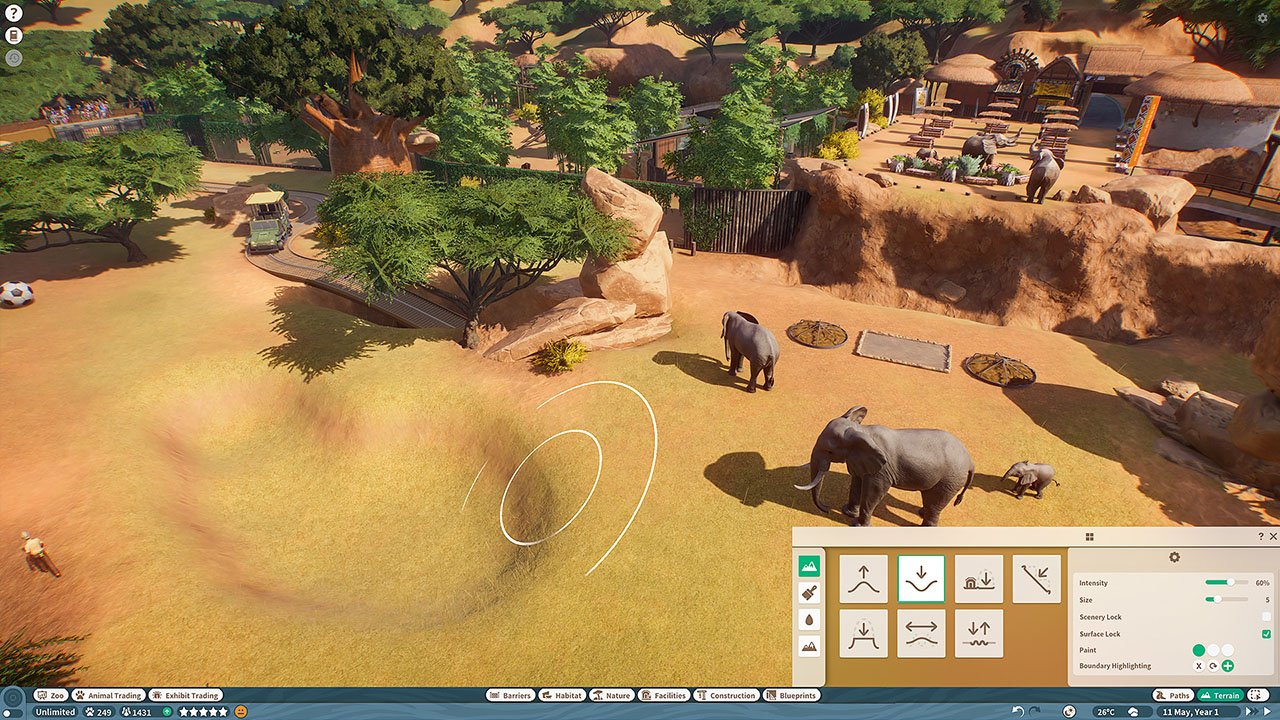Select the raise terrain (push) tool
Image resolution: width=1280 pixels, height=720 pixels.
(x=863, y=579)
